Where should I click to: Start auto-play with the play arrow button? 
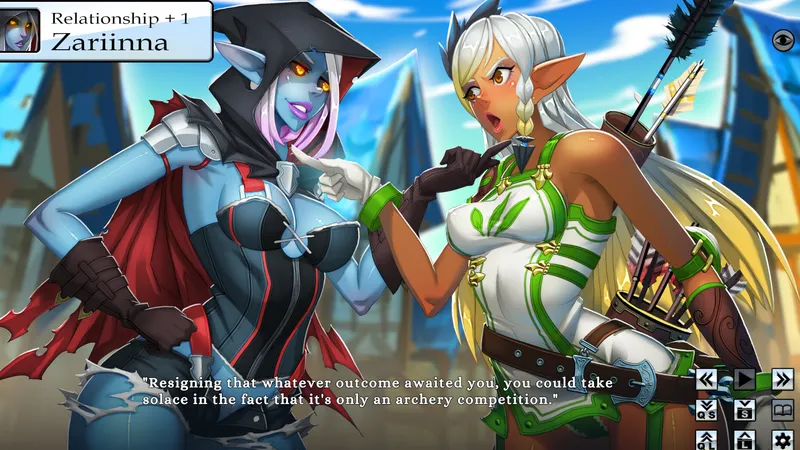coord(745,379)
